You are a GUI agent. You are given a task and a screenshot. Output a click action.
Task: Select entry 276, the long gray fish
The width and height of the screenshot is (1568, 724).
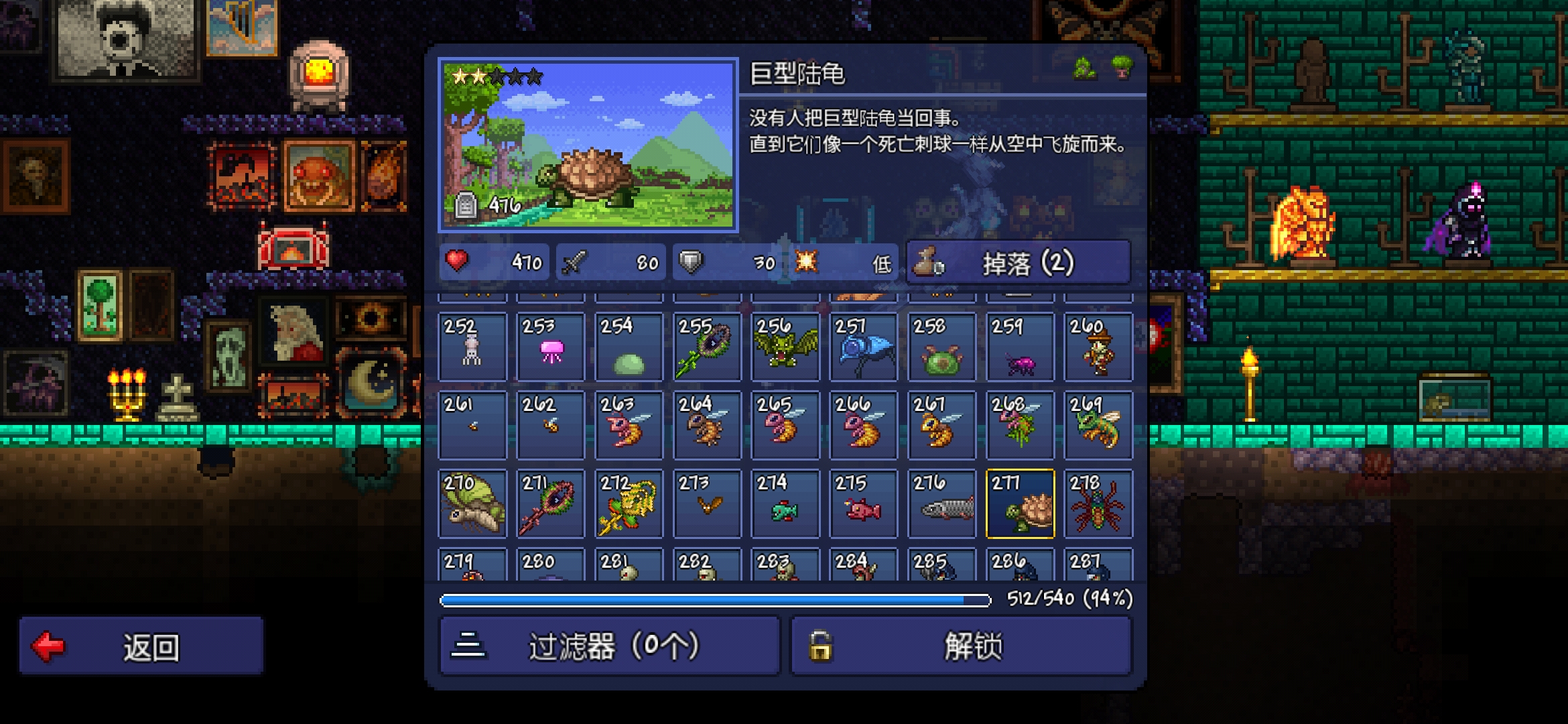tap(941, 503)
